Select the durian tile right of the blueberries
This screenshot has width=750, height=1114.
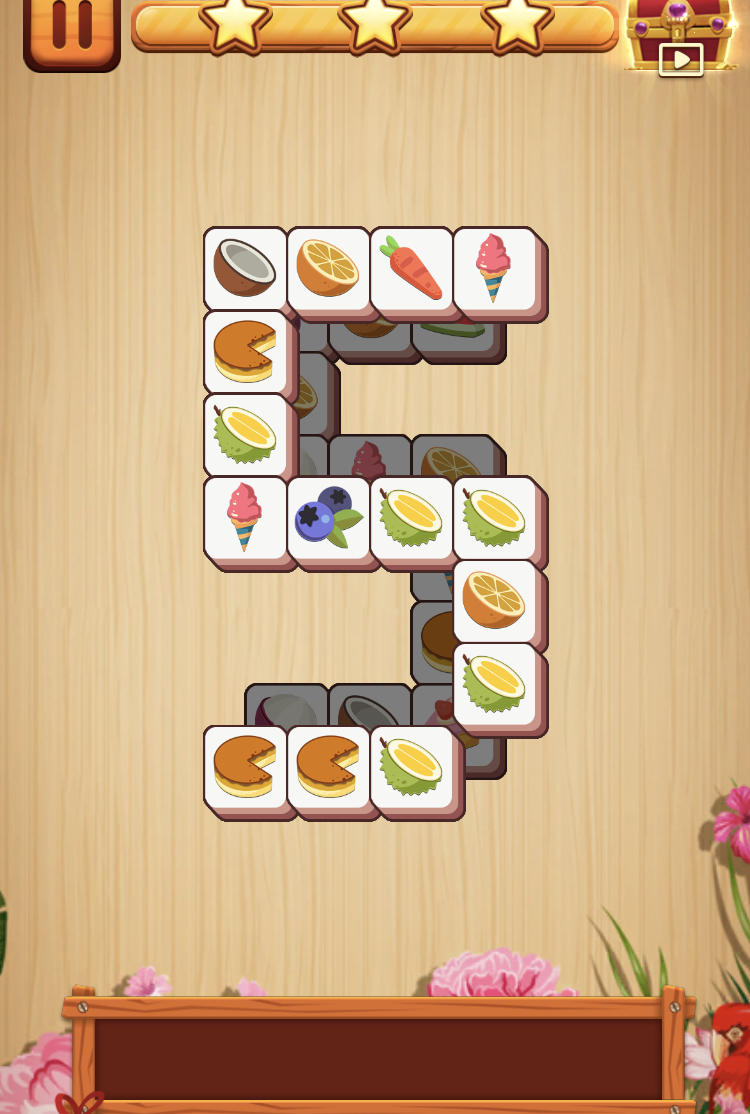(411, 517)
